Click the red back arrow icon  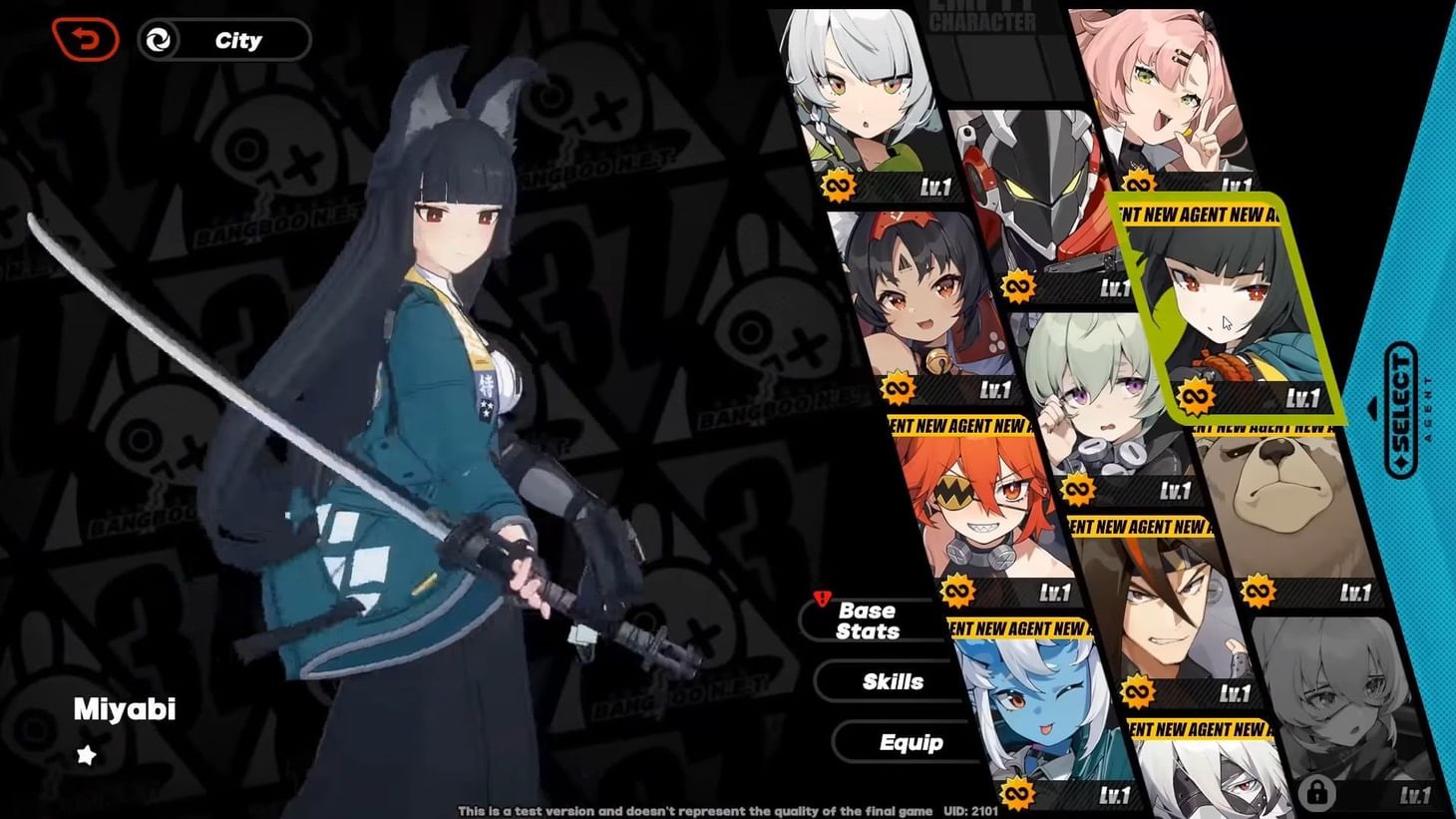click(86, 40)
